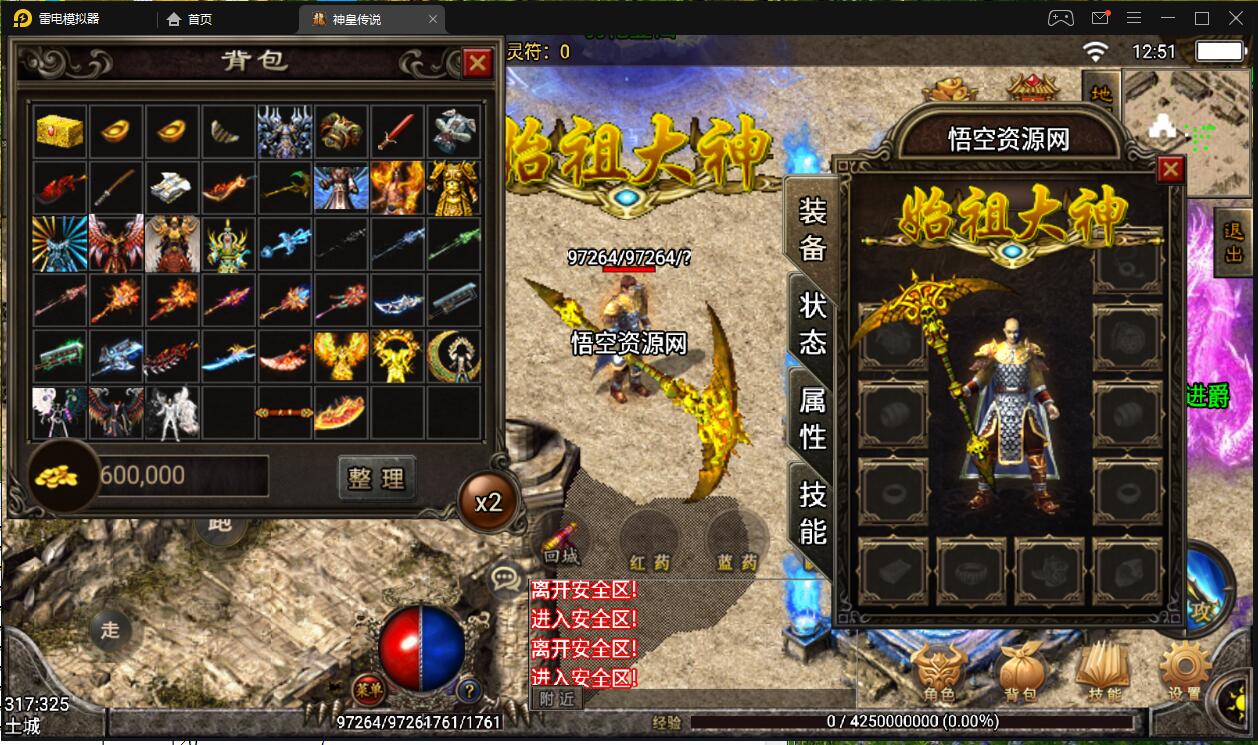Toggle the x2 speed button
Screen dimensions: 1258x745
click(x=488, y=502)
